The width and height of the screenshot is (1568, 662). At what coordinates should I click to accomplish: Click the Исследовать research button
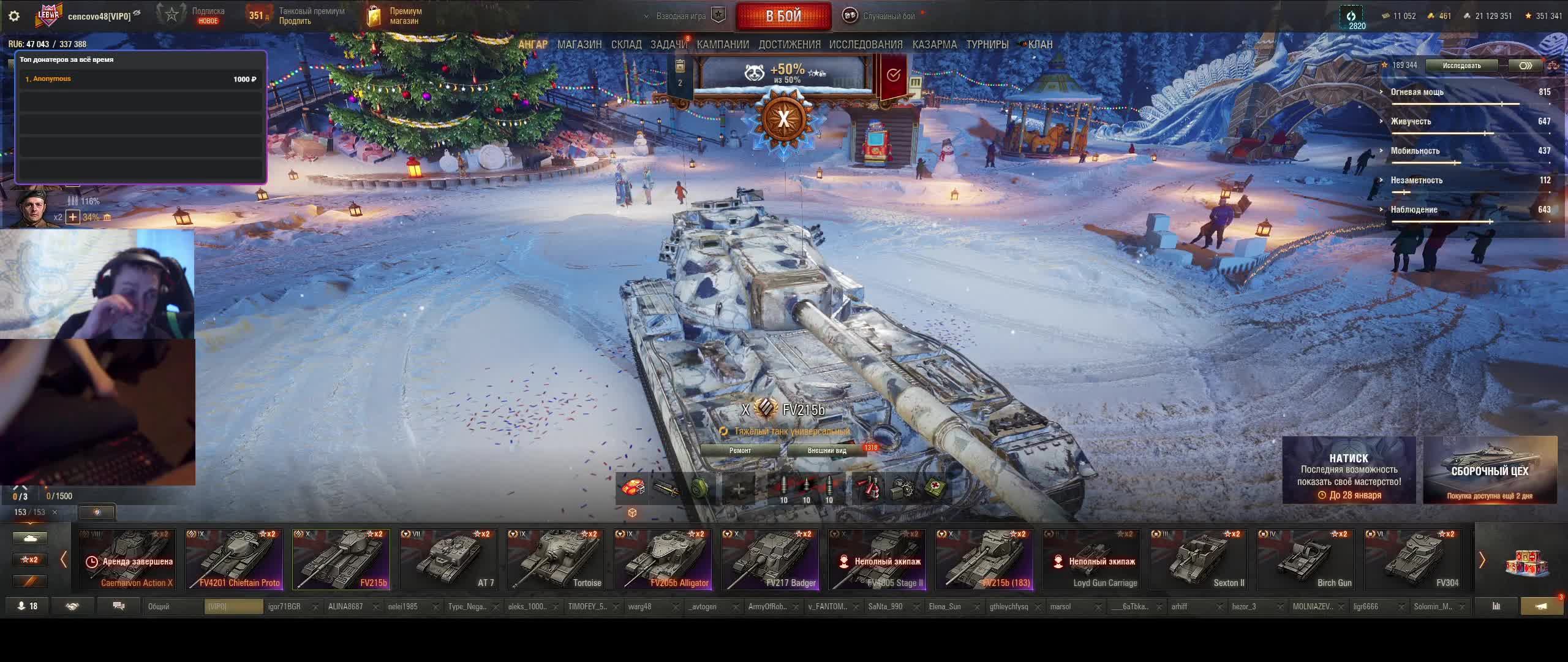click(1461, 66)
